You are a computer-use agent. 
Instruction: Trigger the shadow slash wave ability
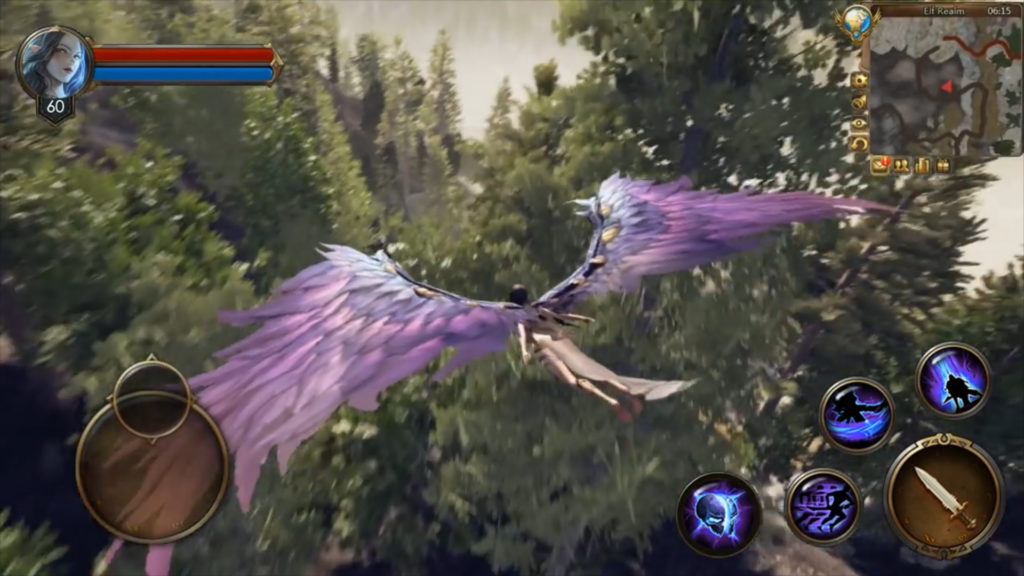pyautogui.click(x=856, y=414)
